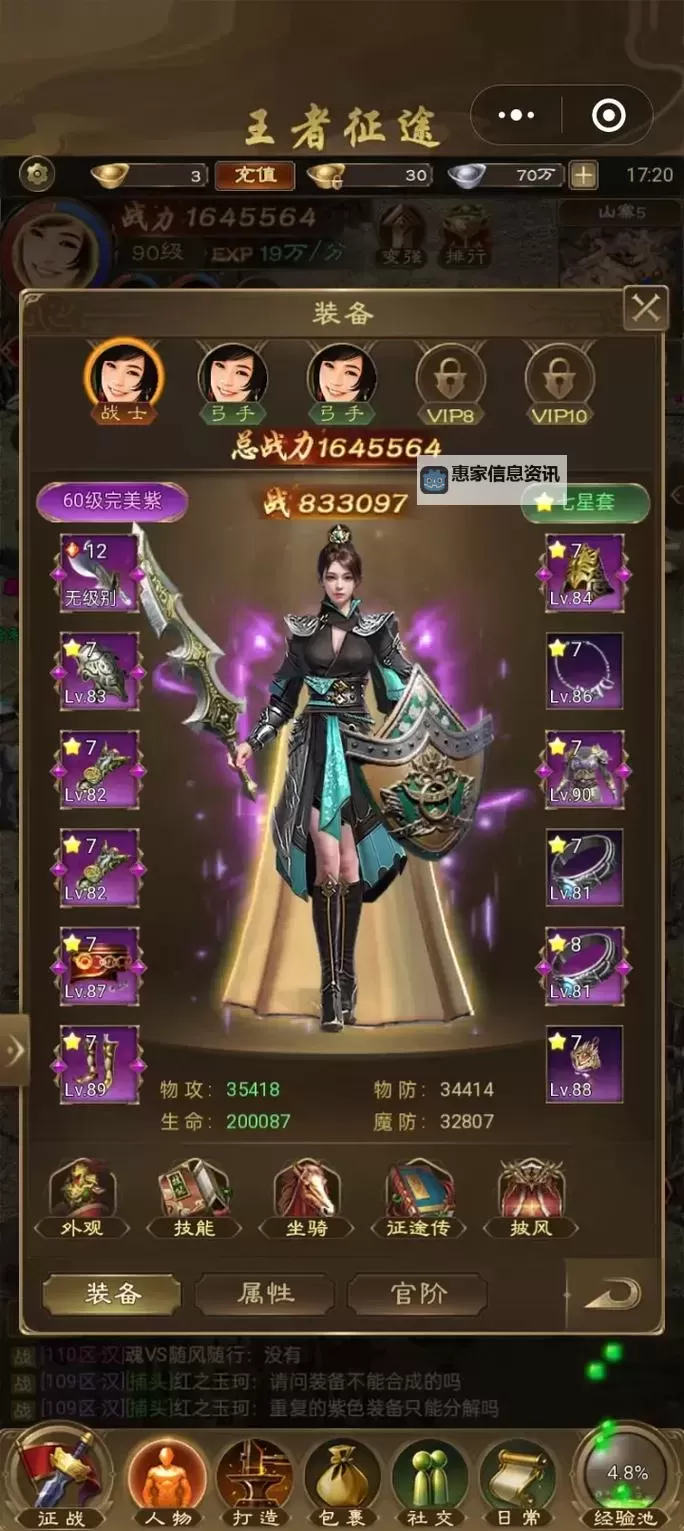Switch to the 官阶 rank tab

click(417, 1293)
